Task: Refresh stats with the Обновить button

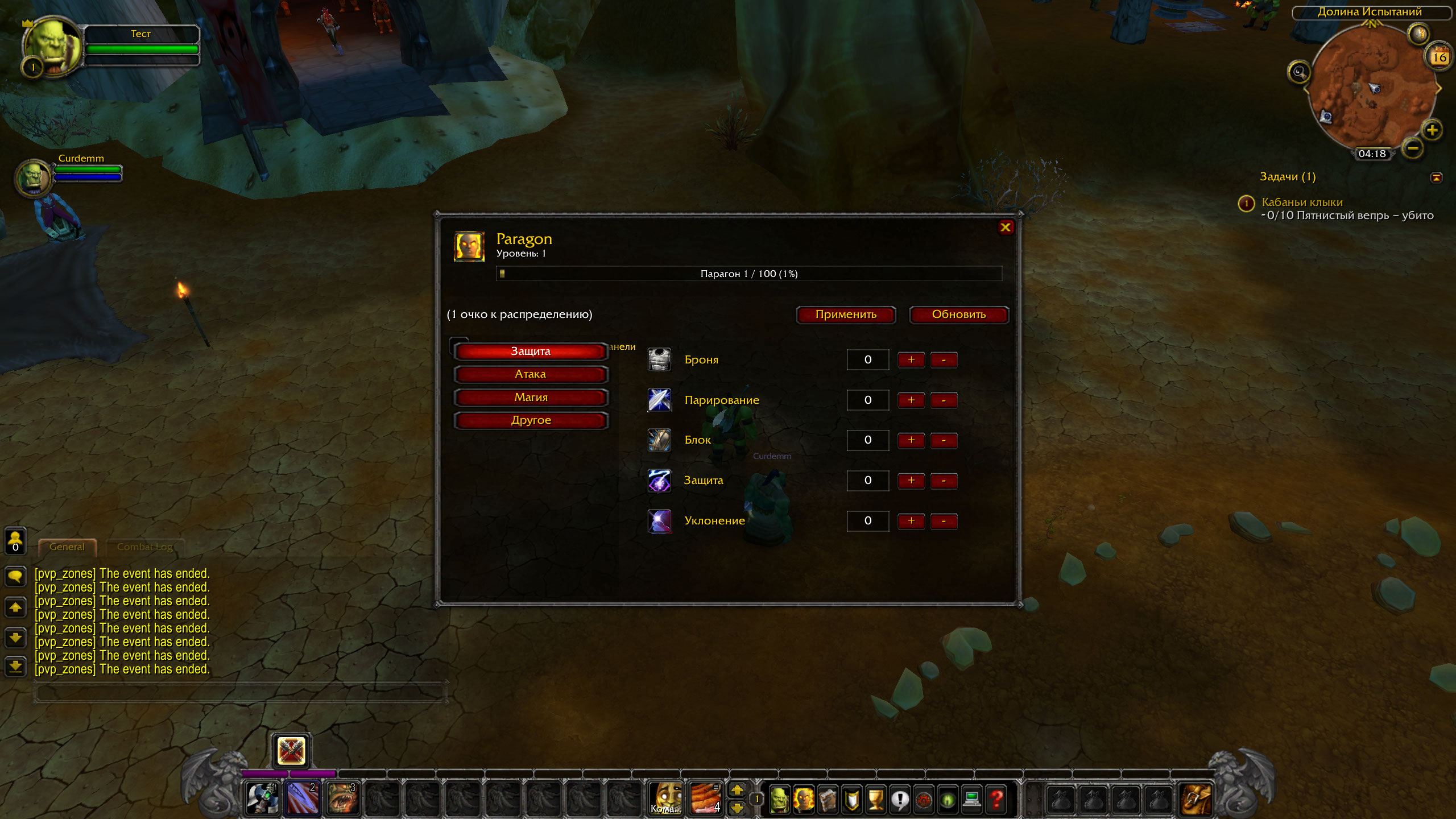Action: [958, 315]
